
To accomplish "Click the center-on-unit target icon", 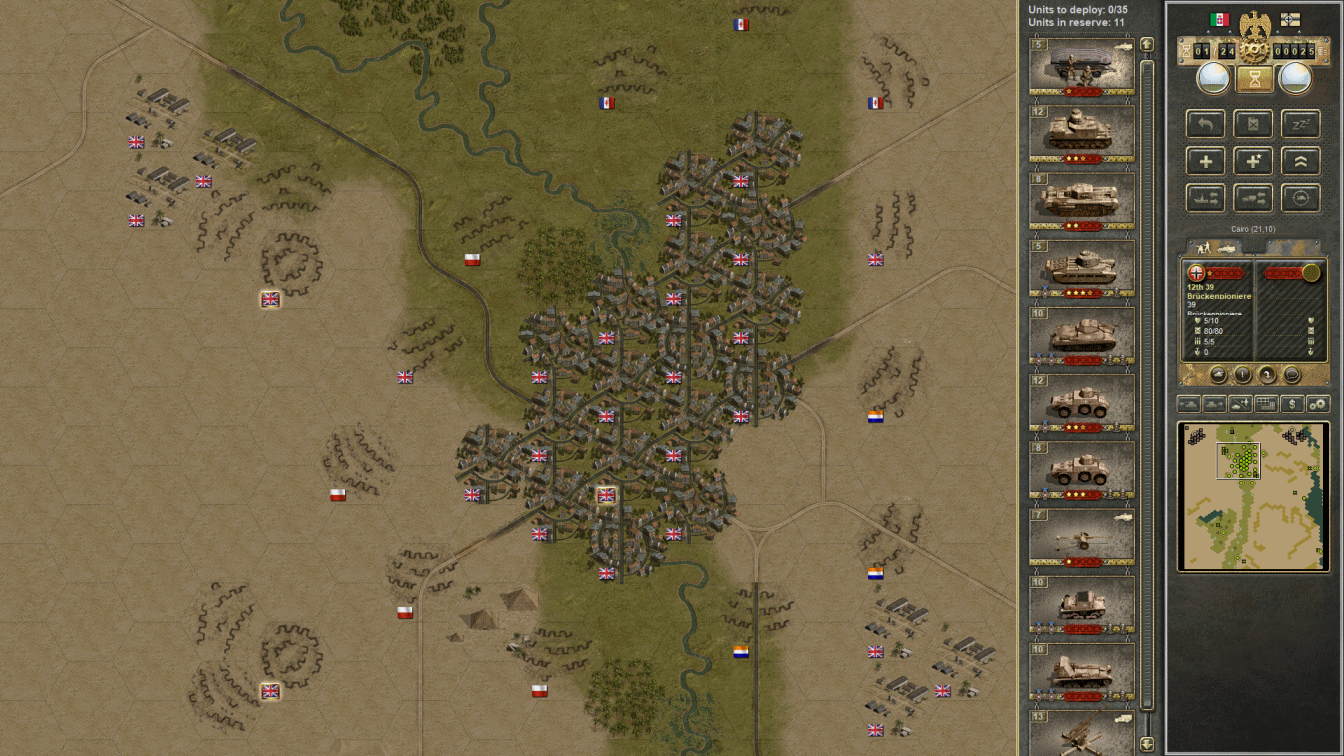I will click(x=1301, y=197).
